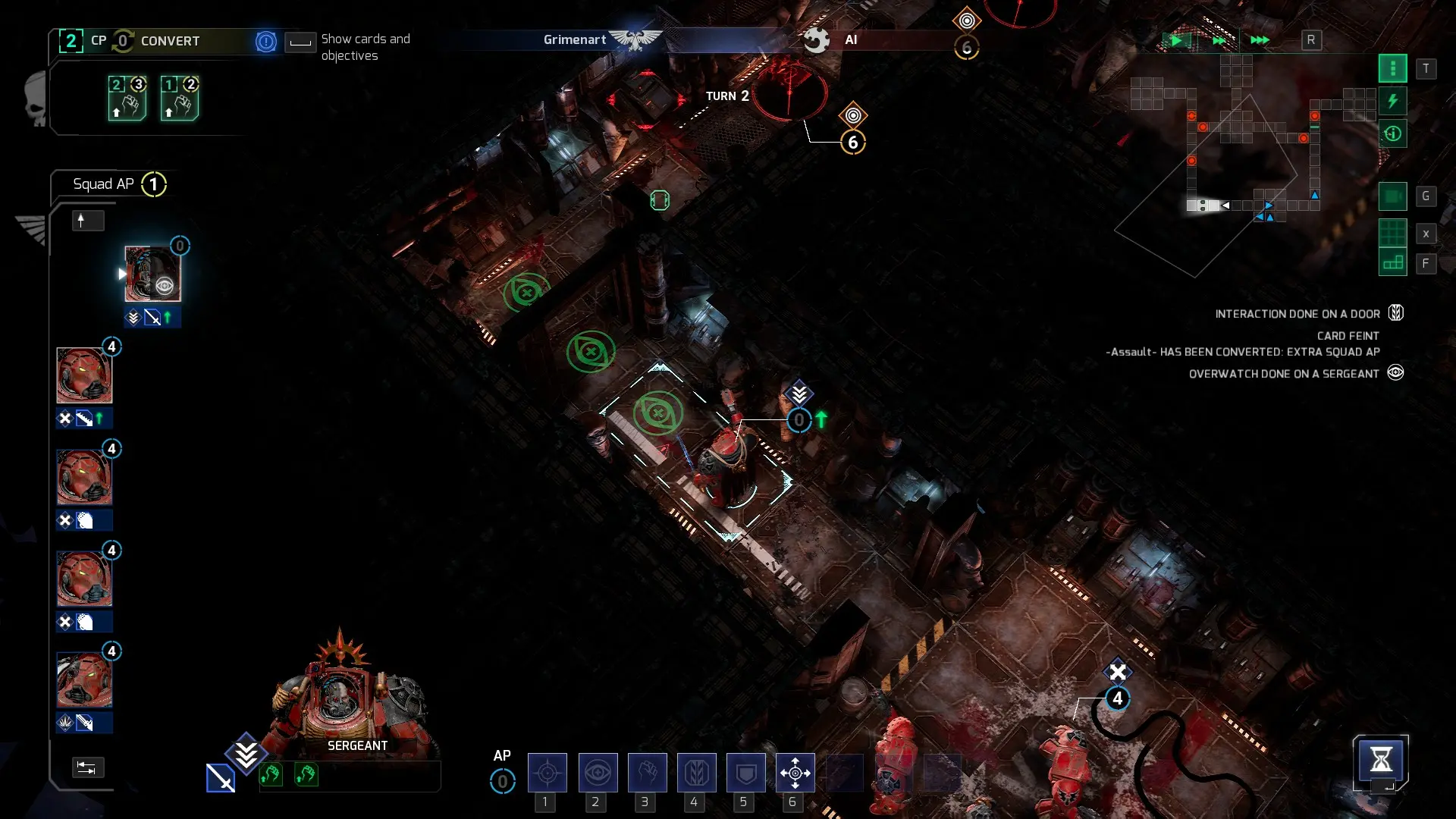The height and width of the screenshot is (819, 1456).
Task: Use the door interaction action
Action: point(696,773)
